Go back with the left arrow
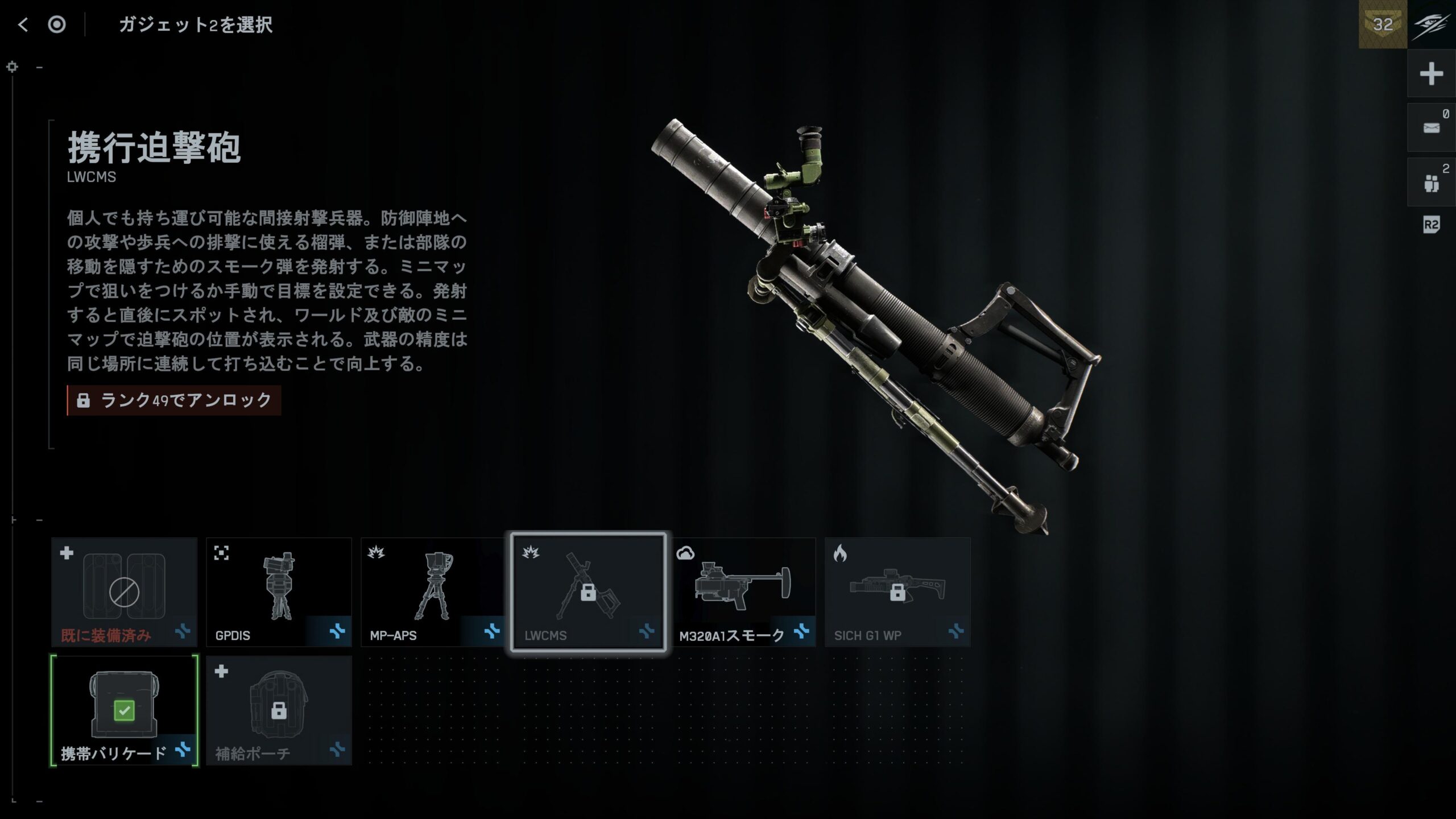The width and height of the screenshot is (1456, 819). pyautogui.click(x=23, y=24)
